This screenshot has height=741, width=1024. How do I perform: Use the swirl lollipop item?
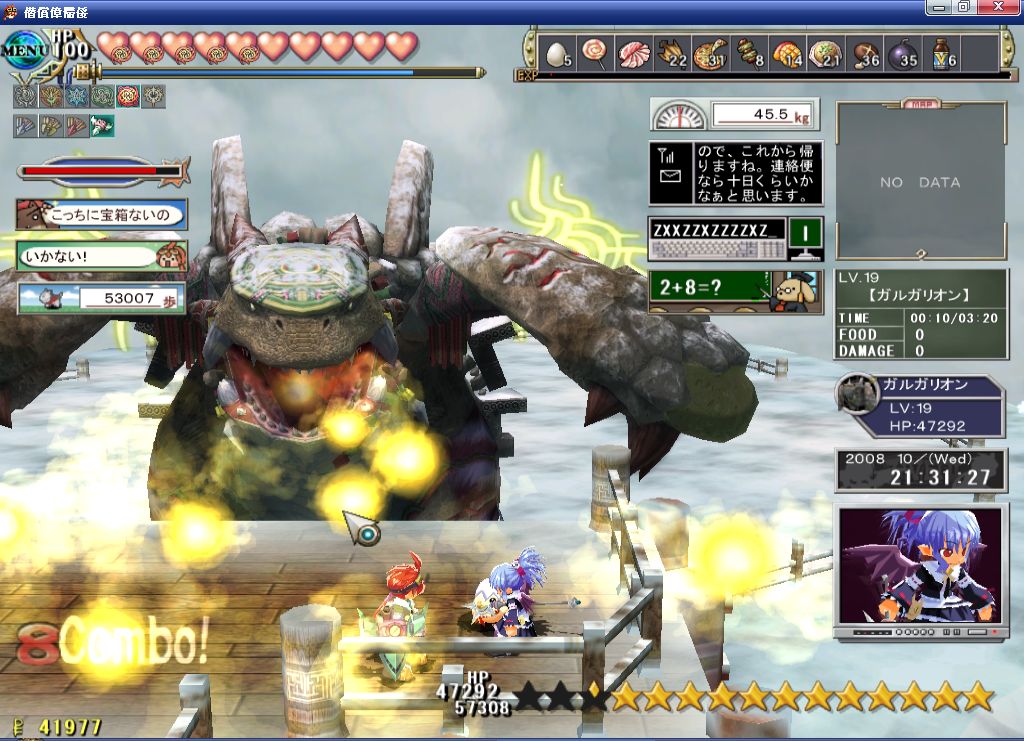click(x=594, y=54)
